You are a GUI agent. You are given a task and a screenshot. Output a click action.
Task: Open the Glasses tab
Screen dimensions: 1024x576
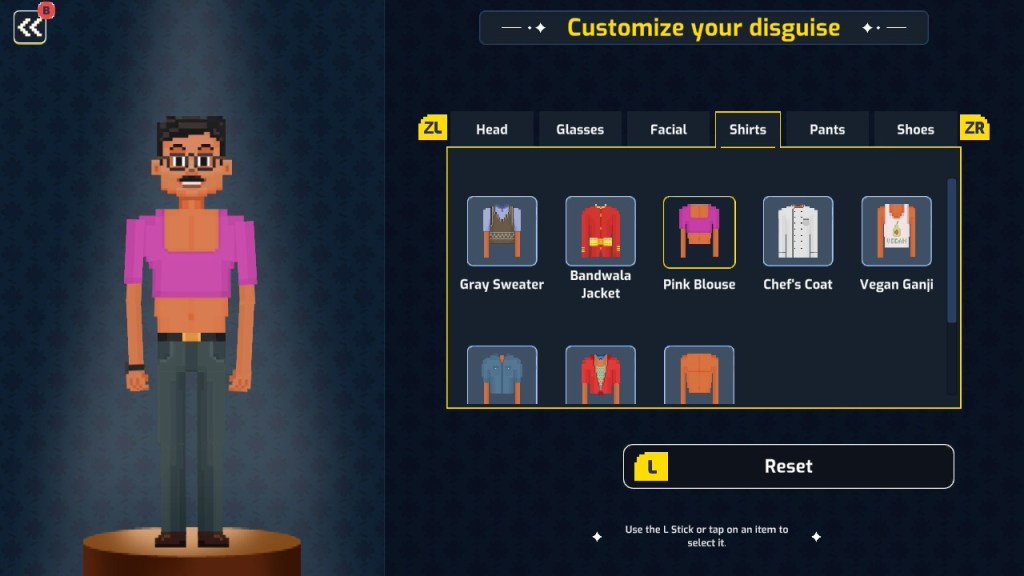tap(580, 129)
